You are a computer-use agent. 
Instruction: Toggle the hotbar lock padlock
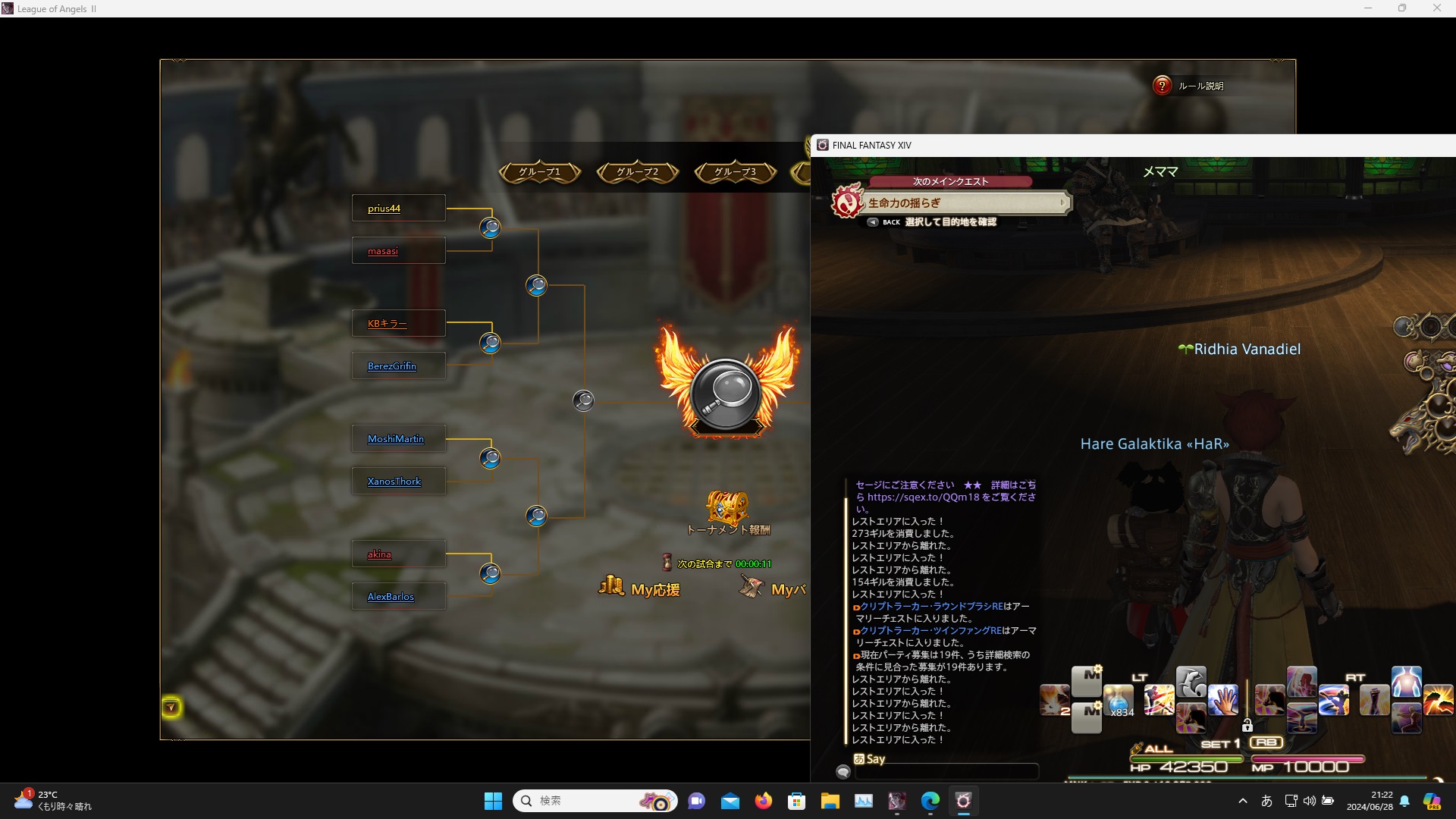[1247, 726]
